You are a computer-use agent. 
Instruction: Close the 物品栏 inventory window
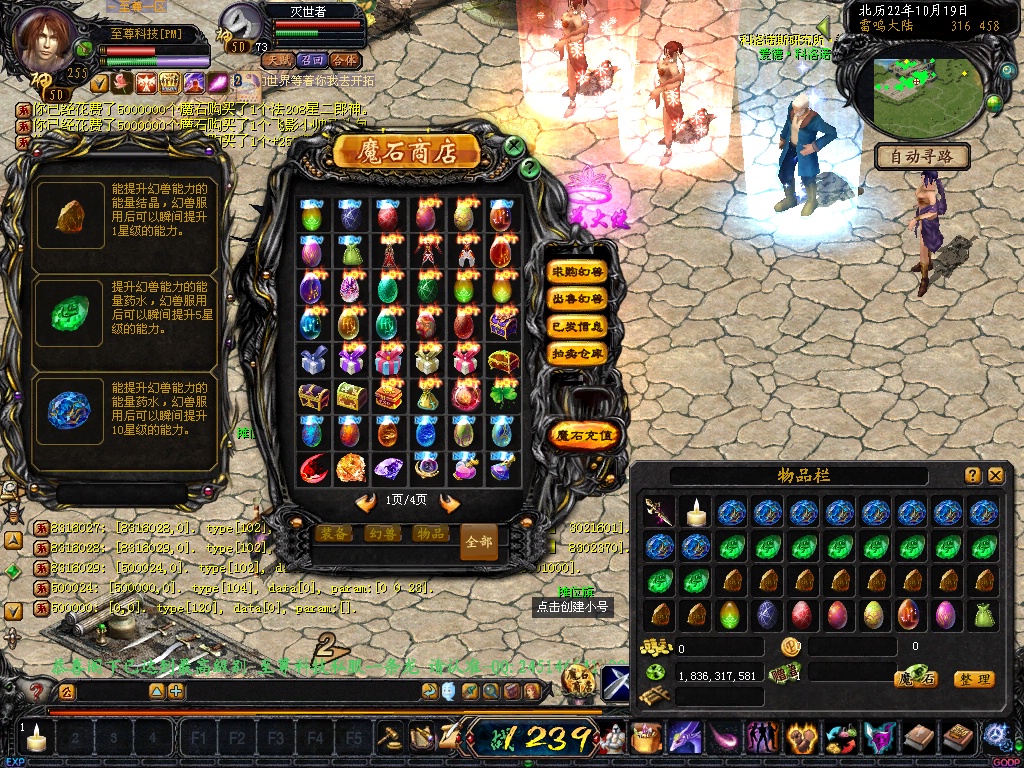[x=995, y=476]
